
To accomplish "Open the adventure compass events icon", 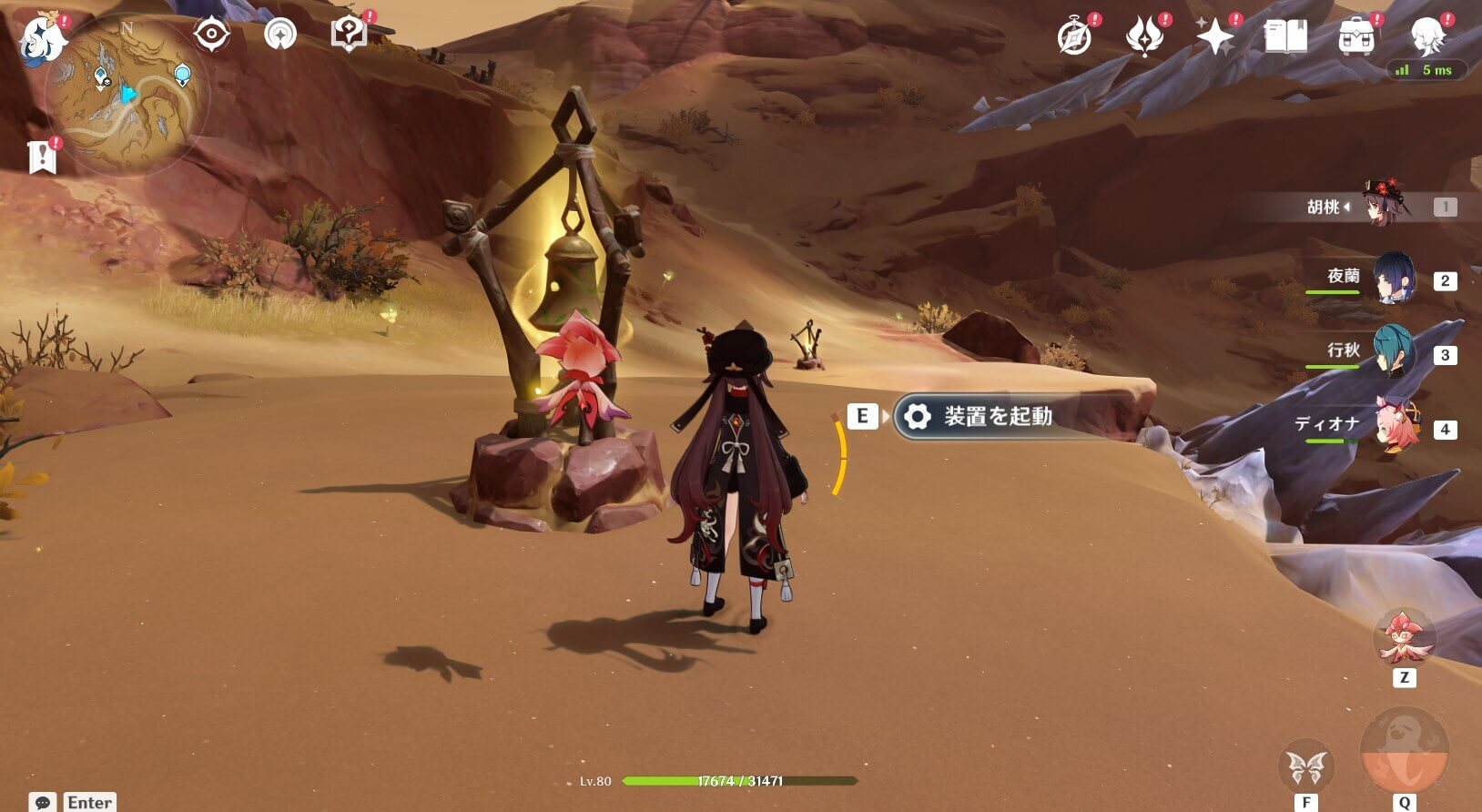I will (1075, 37).
